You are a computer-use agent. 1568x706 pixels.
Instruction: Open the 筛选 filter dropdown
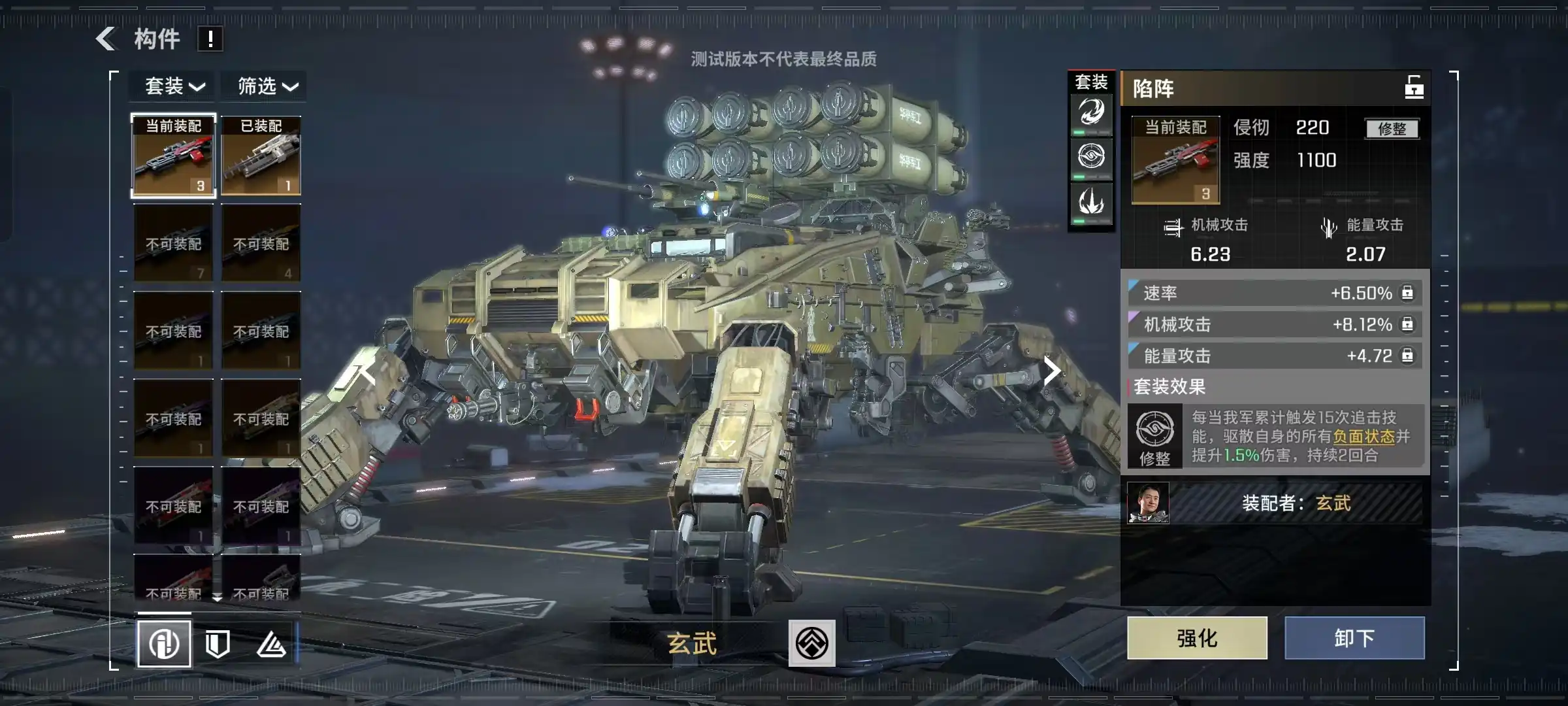(x=268, y=86)
